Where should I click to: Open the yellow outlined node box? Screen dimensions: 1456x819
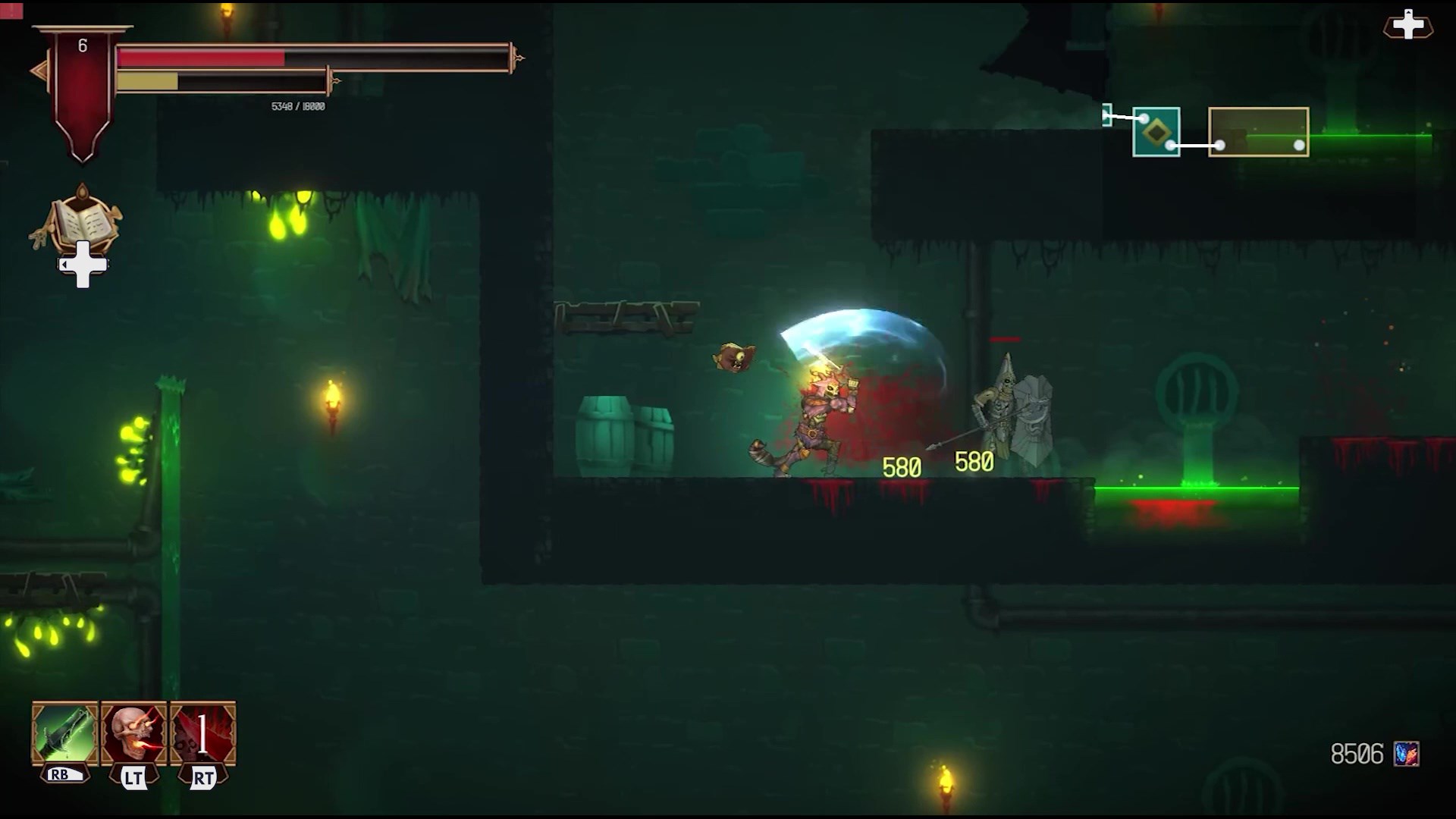(1259, 131)
